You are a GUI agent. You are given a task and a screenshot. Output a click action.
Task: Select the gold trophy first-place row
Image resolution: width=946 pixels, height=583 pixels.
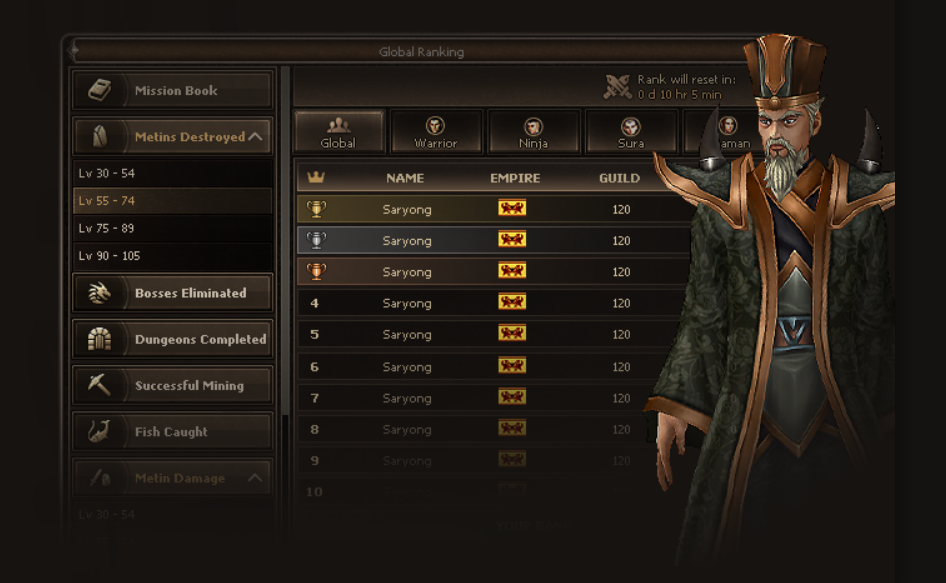click(x=480, y=209)
